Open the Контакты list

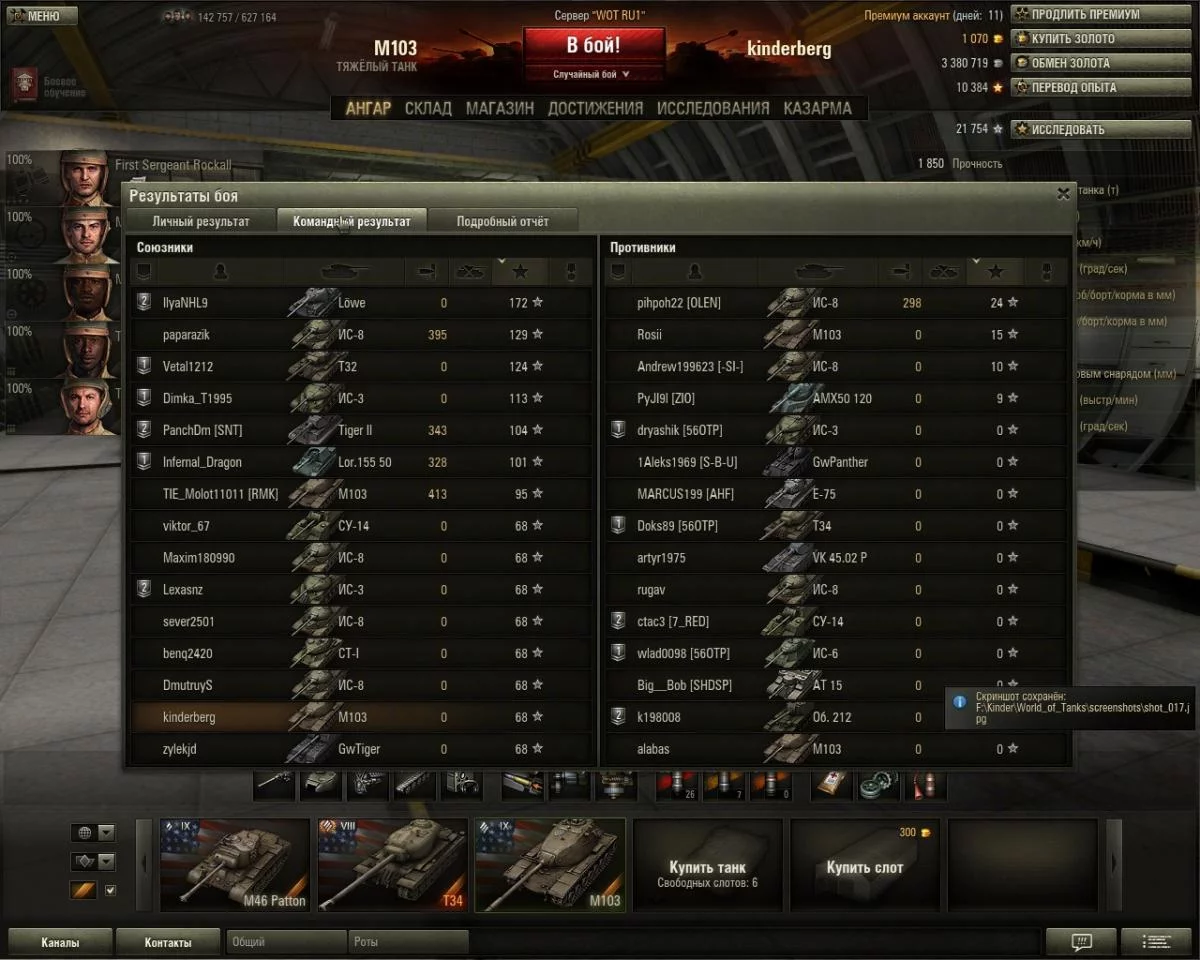167,942
